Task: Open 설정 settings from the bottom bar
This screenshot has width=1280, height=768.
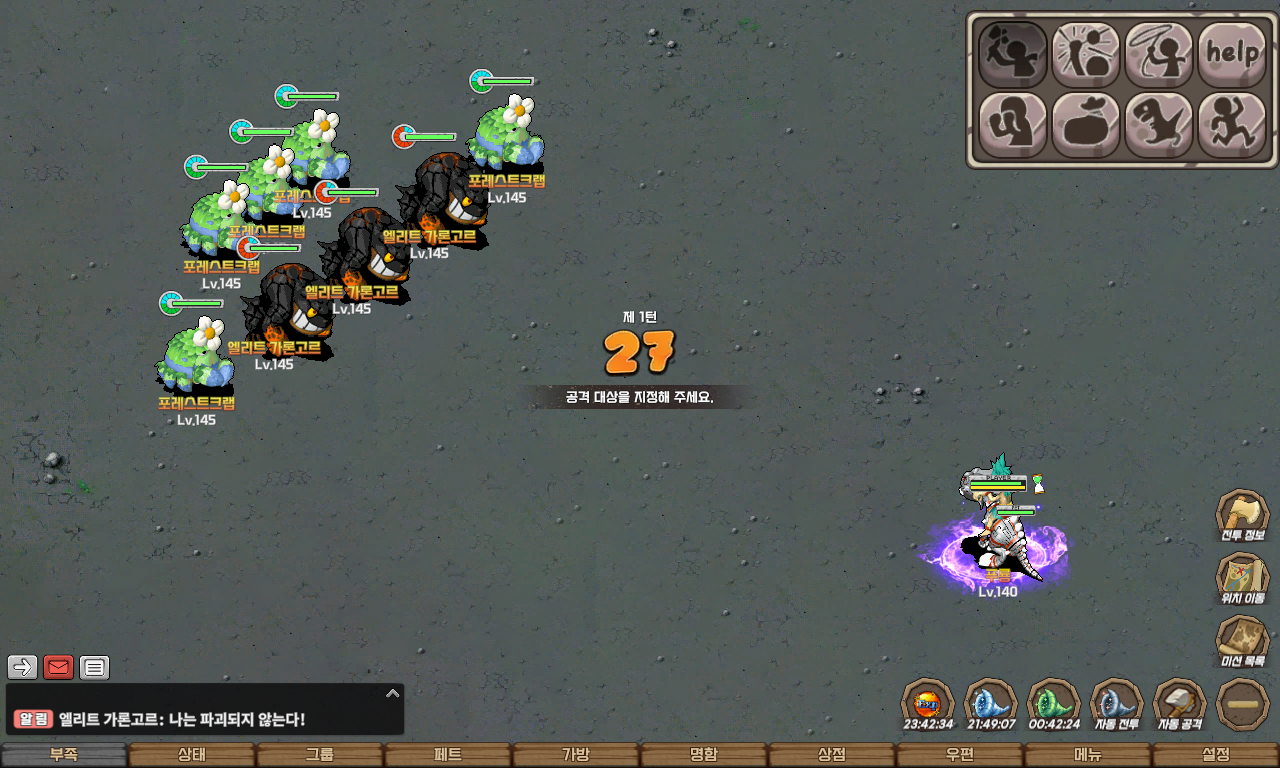Action: point(1216,755)
